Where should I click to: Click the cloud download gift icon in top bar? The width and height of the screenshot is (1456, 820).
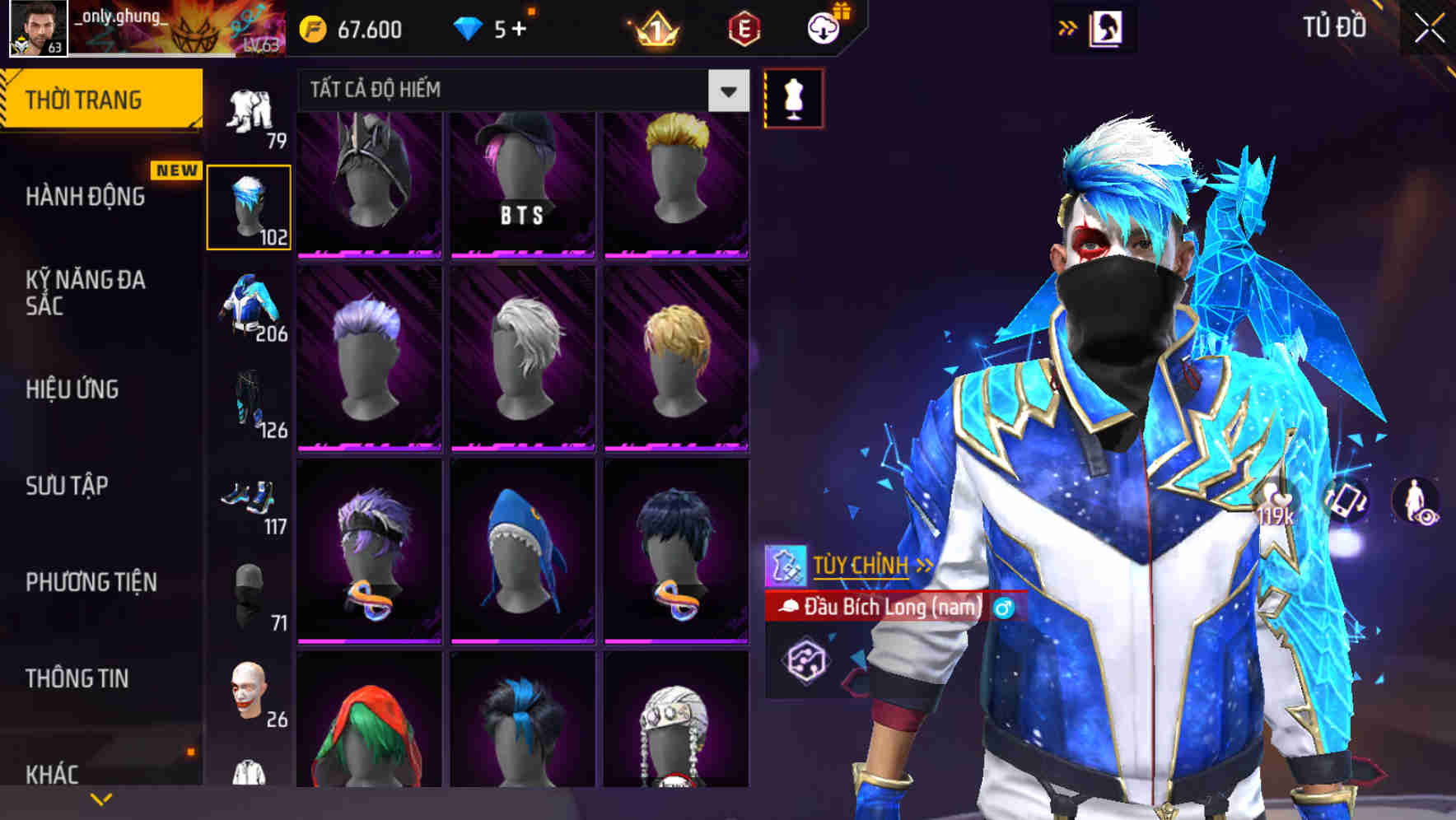[x=825, y=28]
